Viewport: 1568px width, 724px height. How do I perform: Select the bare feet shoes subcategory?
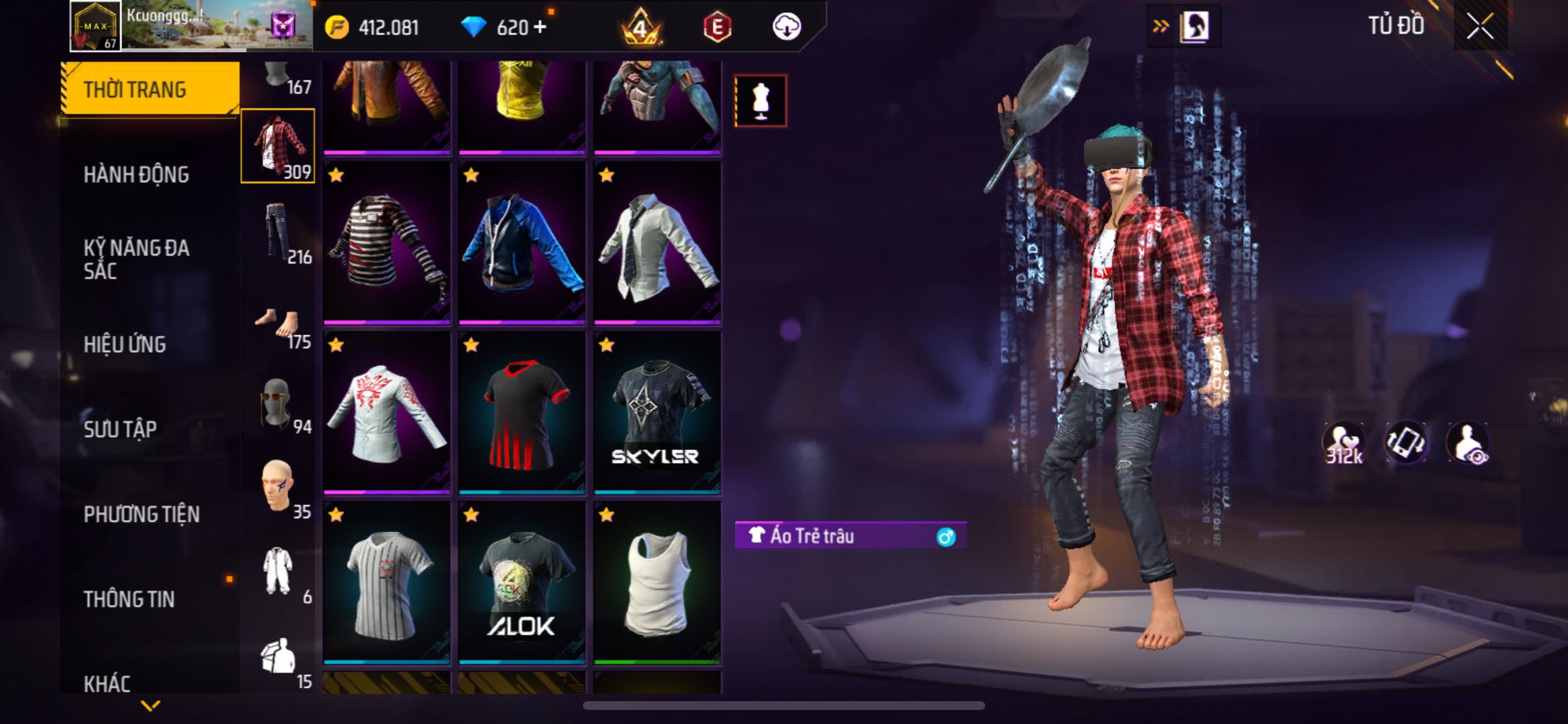[279, 326]
